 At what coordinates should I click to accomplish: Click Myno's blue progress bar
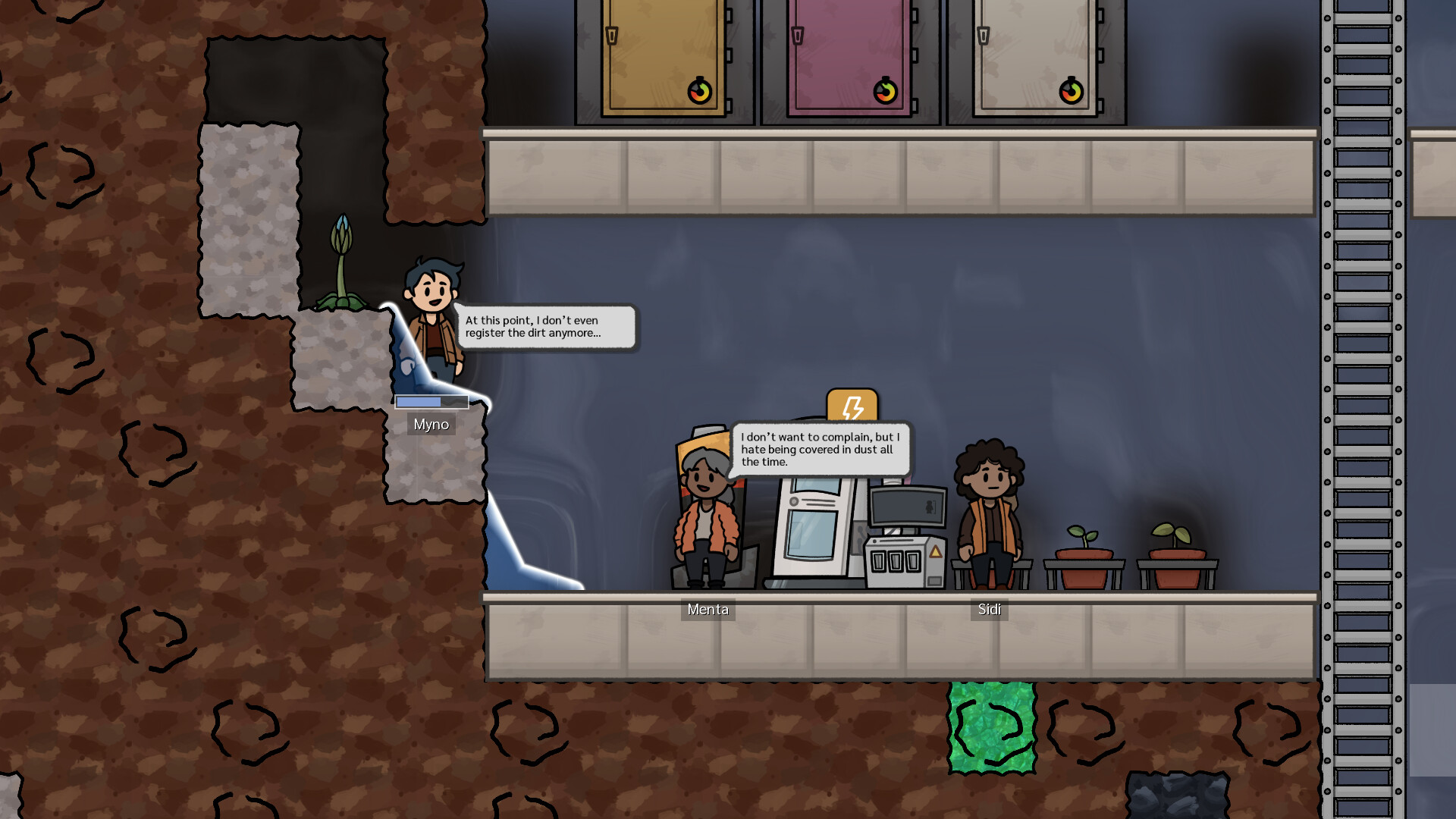pos(430,402)
